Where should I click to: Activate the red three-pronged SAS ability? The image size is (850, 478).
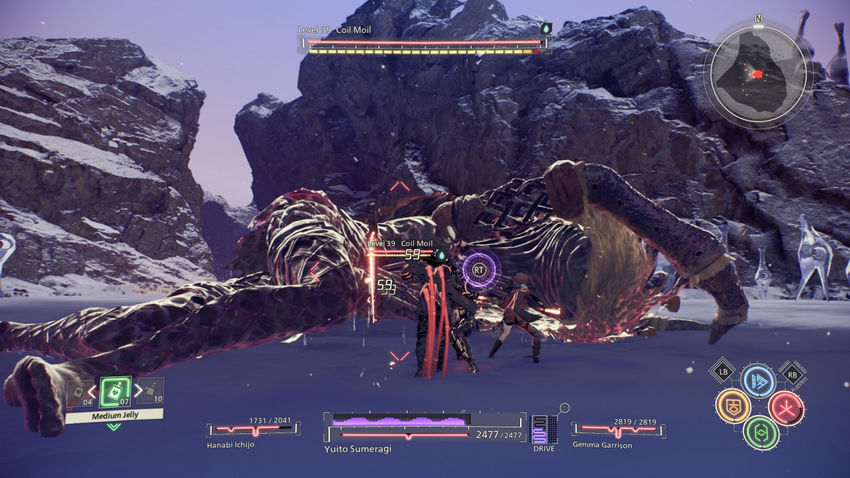[x=786, y=407]
